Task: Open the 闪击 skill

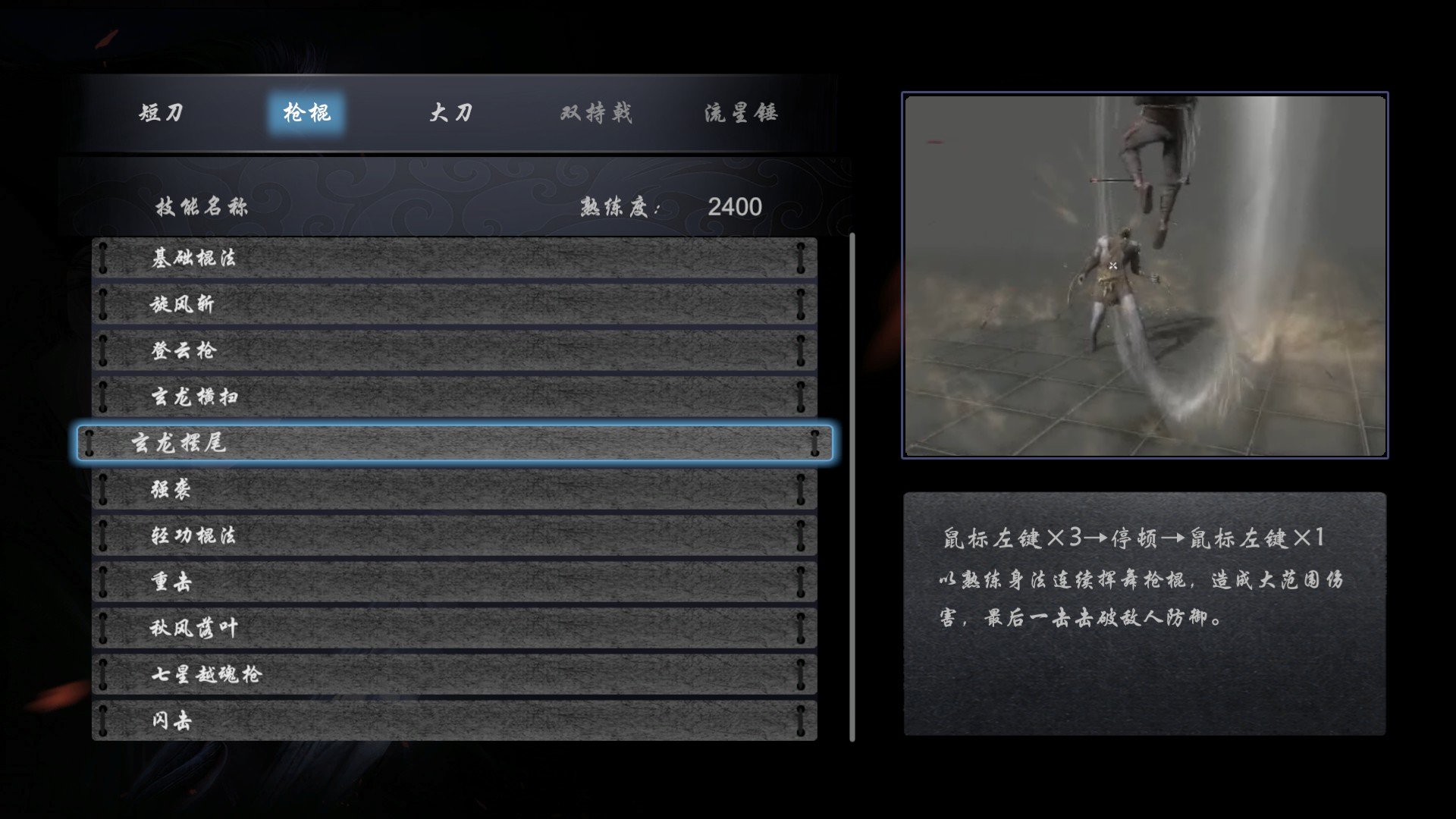Action: point(455,721)
